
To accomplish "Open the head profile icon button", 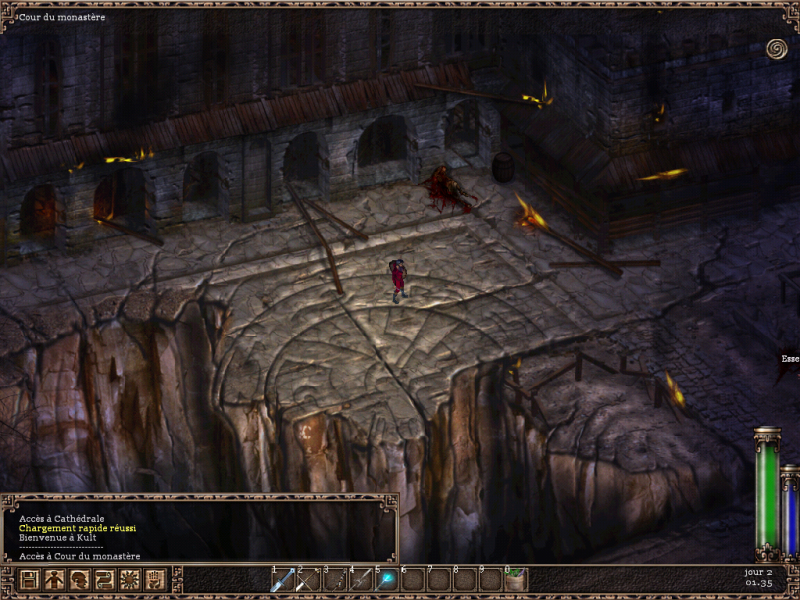I will pyautogui.click(x=79, y=579).
